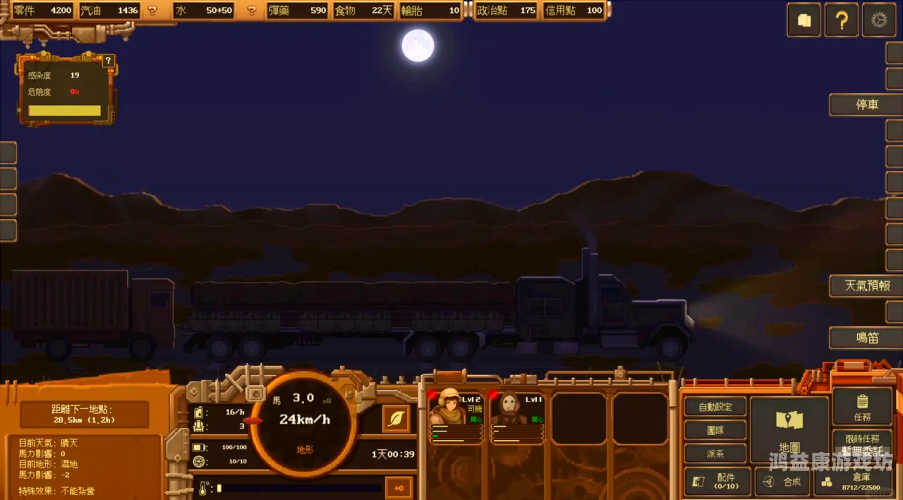Click the infection panel help icon
Viewport: 903px width, 500px height.
pos(108,61)
